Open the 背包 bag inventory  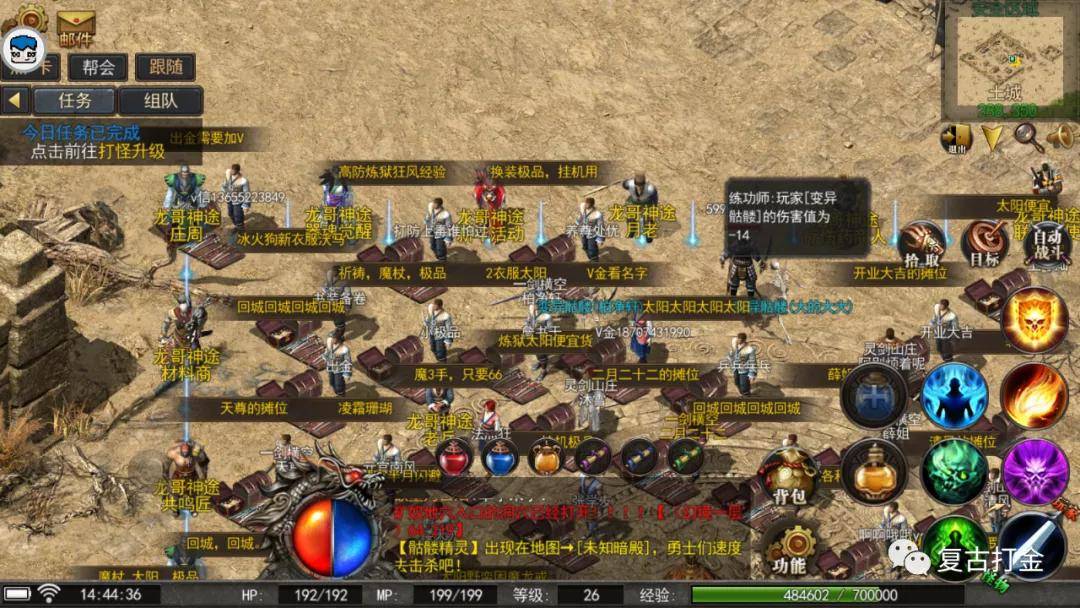[790, 479]
